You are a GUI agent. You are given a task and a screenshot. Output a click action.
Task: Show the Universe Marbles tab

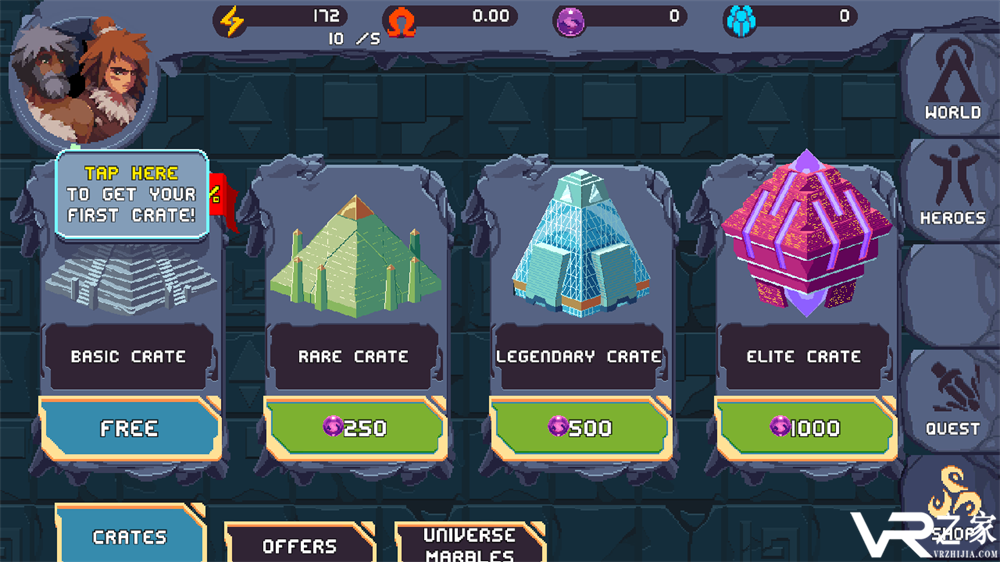pos(469,543)
